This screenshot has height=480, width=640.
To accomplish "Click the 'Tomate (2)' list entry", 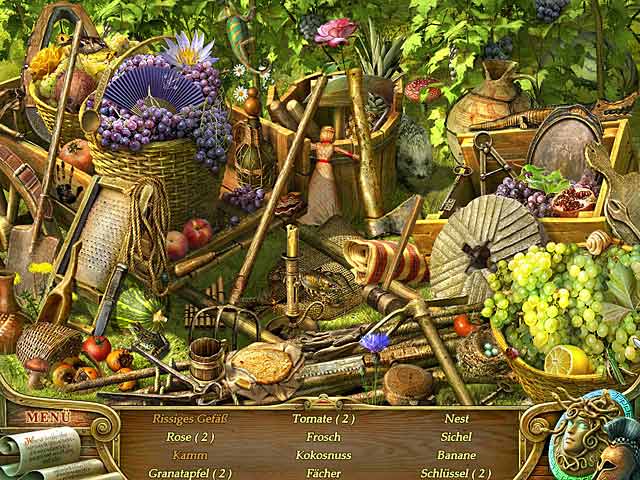I will pyautogui.click(x=323, y=419).
